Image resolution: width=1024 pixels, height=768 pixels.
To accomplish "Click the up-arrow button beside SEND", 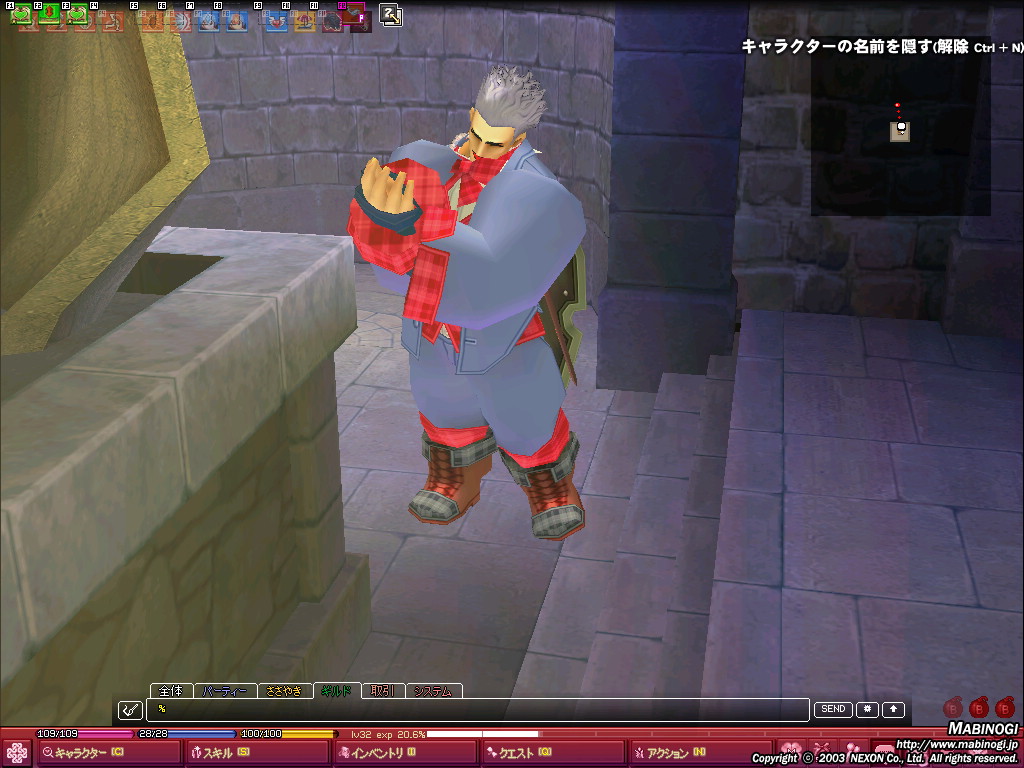I will (893, 709).
